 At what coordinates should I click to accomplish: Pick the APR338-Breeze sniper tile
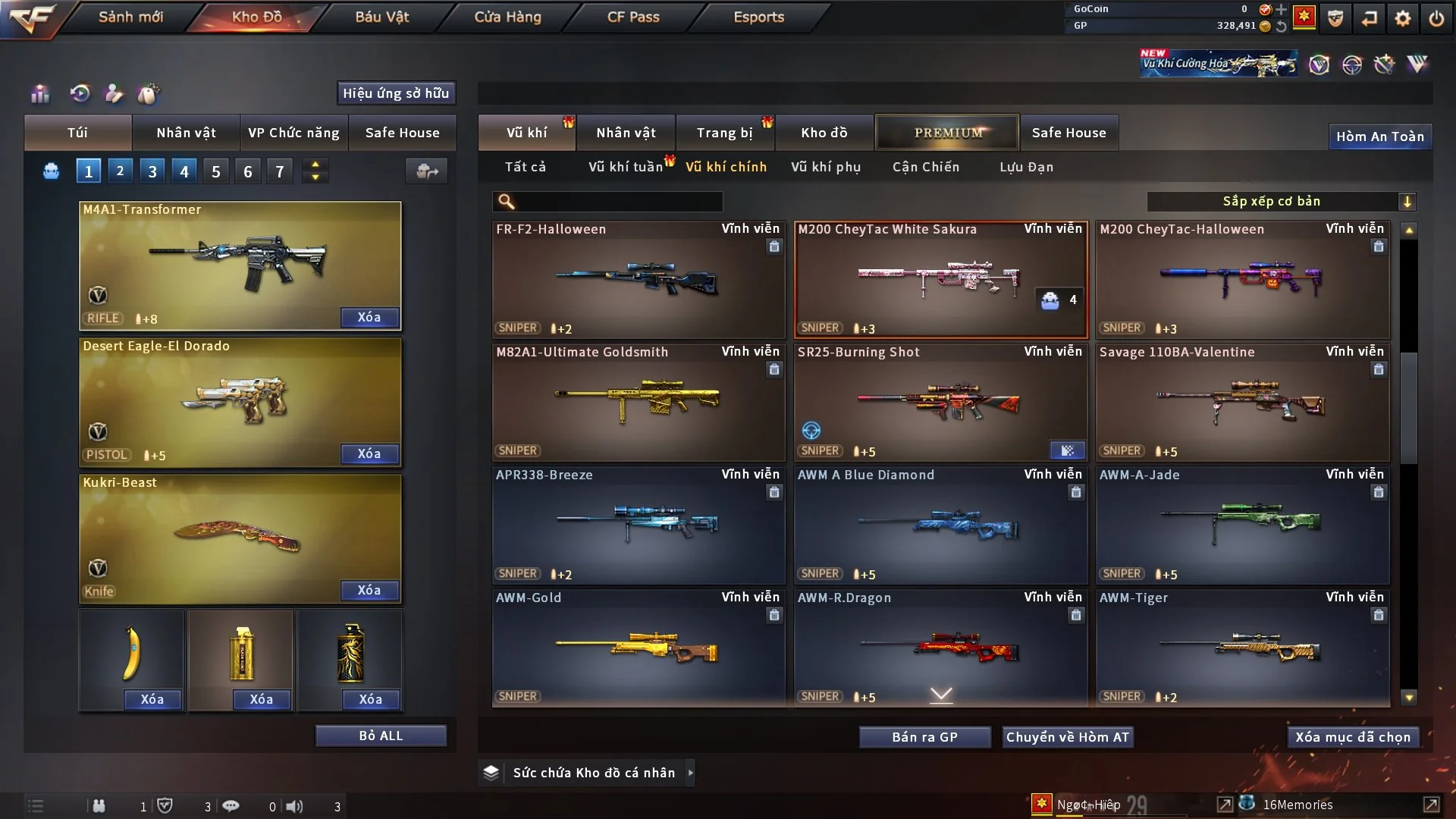638,525
